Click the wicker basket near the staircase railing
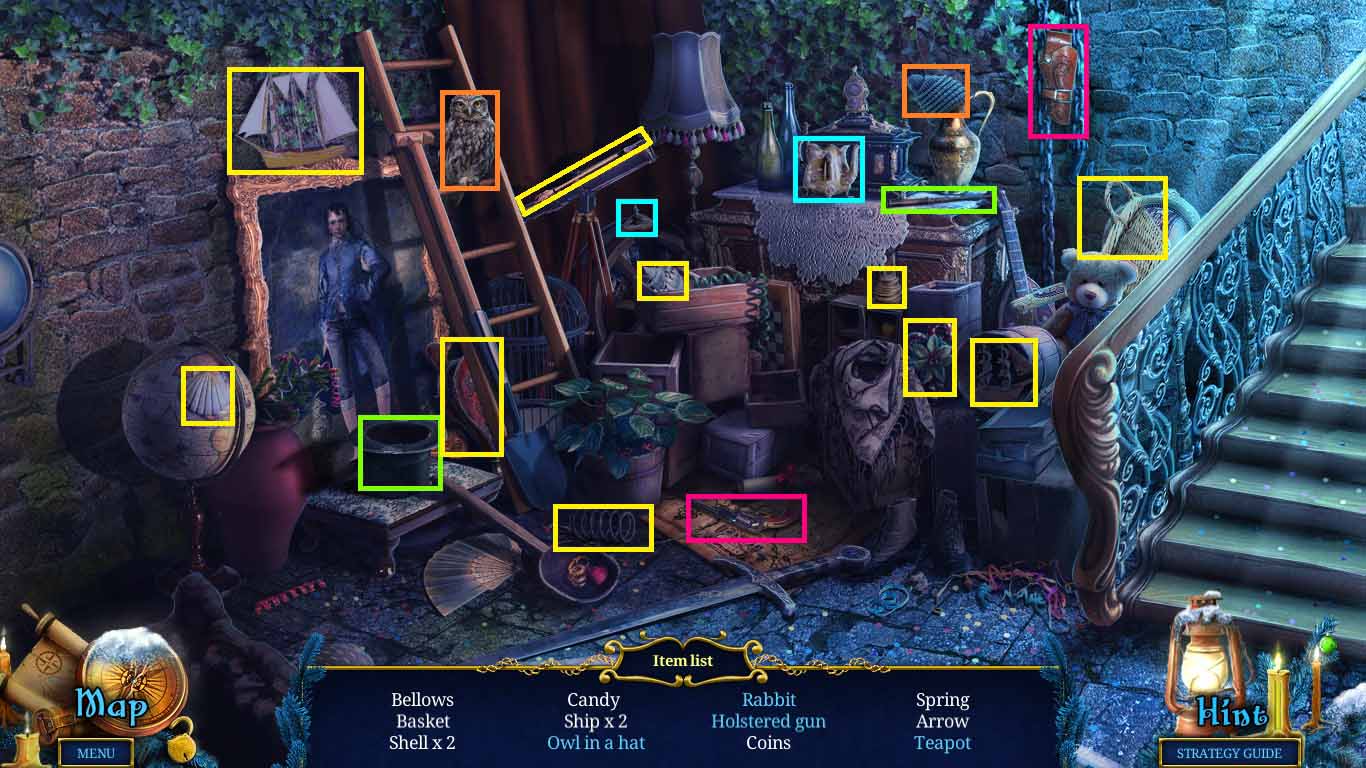The height and width of the screenshot is (768, 1366). pyautogui.click(x=1122, y=218)
